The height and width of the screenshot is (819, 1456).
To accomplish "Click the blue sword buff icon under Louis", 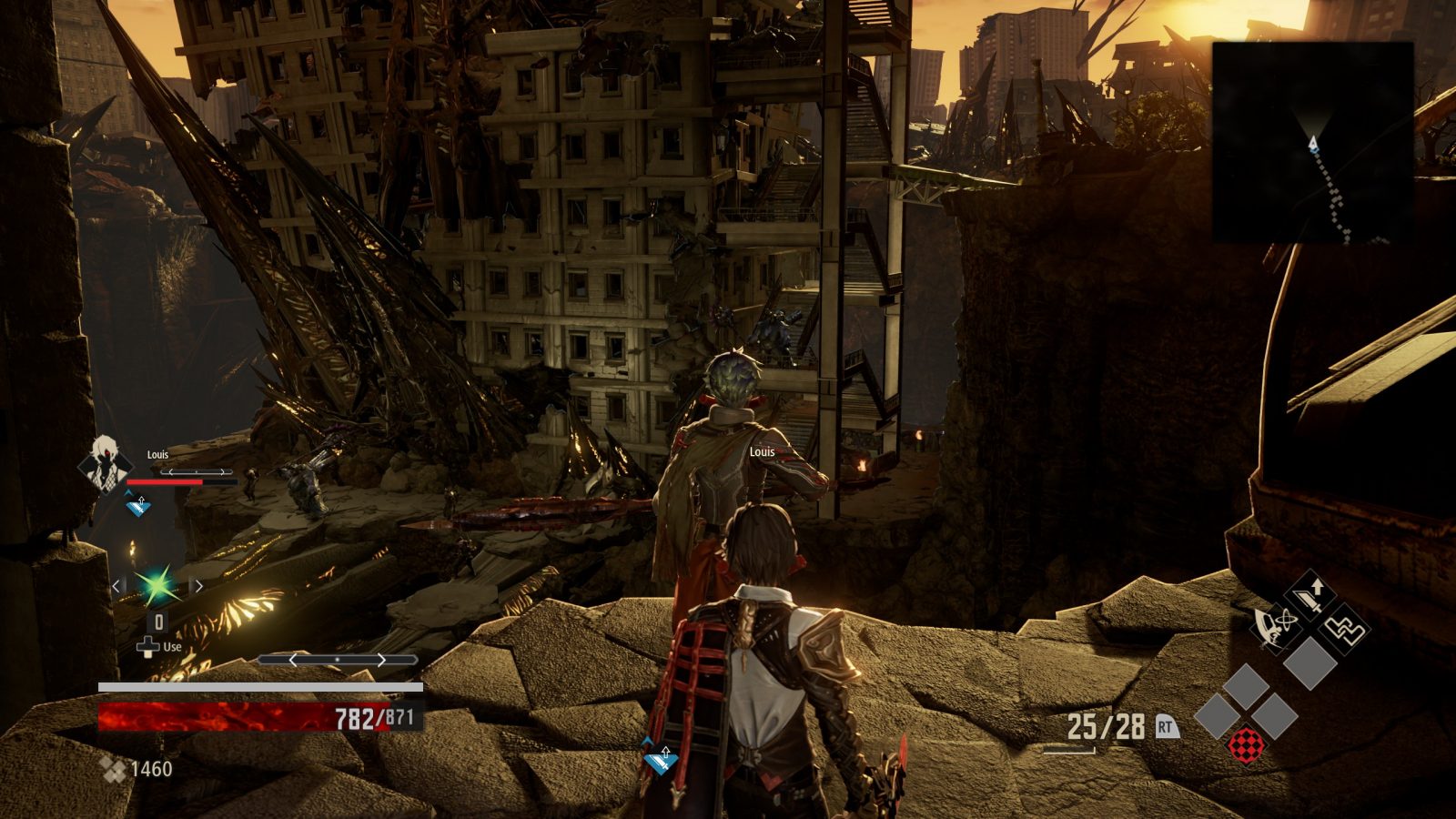I will (138, 503).
